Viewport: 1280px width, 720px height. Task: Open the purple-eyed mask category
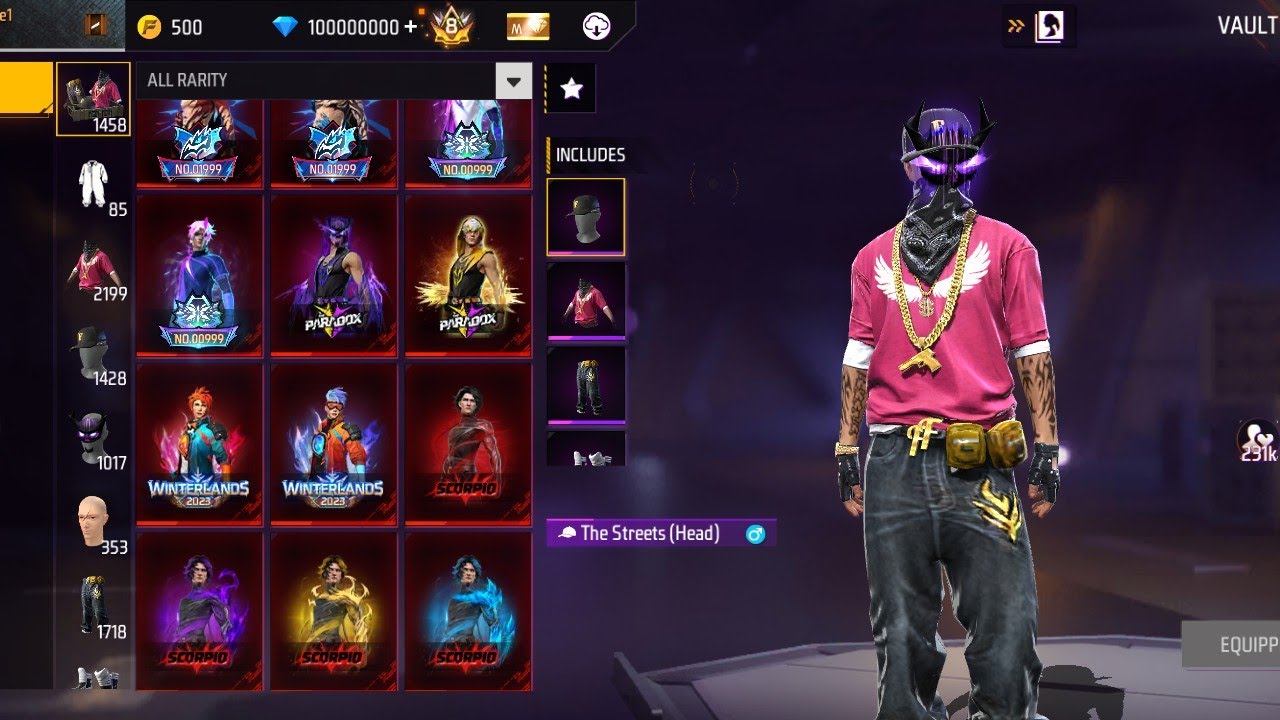[x=93, y=438]
